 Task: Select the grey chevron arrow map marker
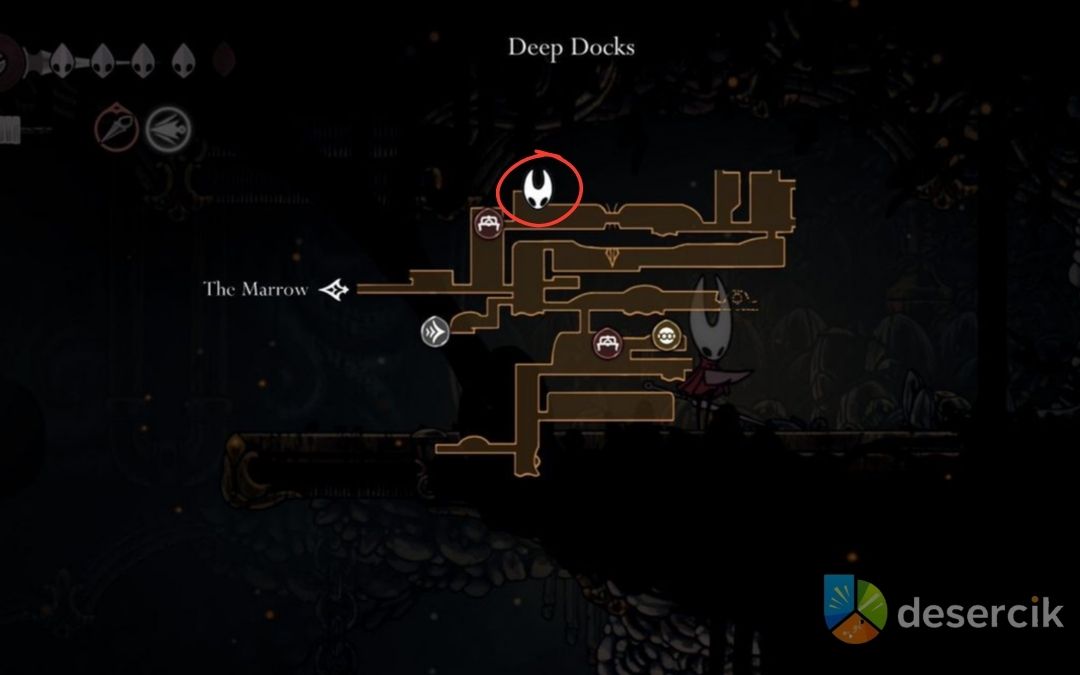435,333
